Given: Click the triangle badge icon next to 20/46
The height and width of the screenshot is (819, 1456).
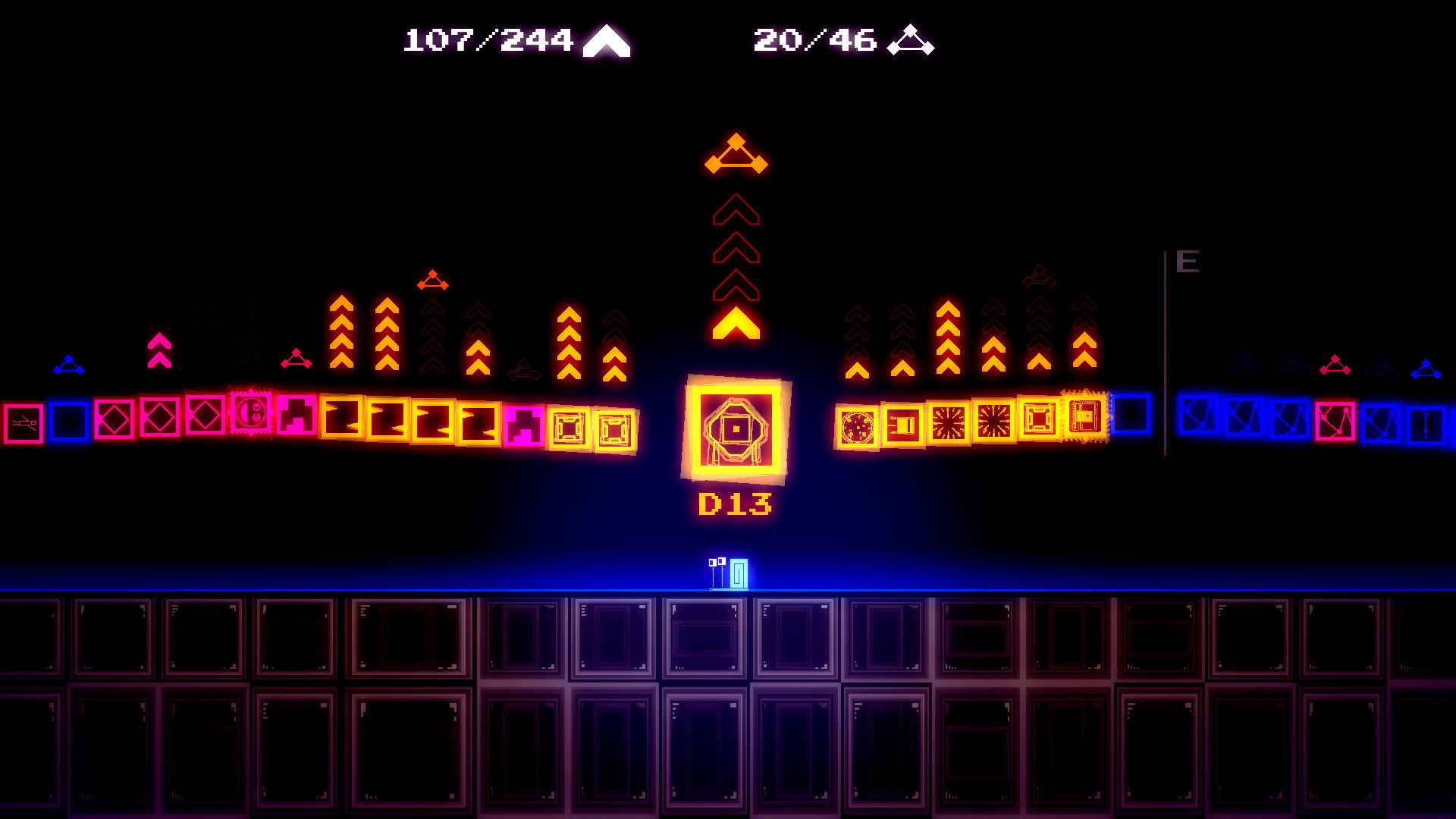Looking at the screenshot, I should coord(910,39).
